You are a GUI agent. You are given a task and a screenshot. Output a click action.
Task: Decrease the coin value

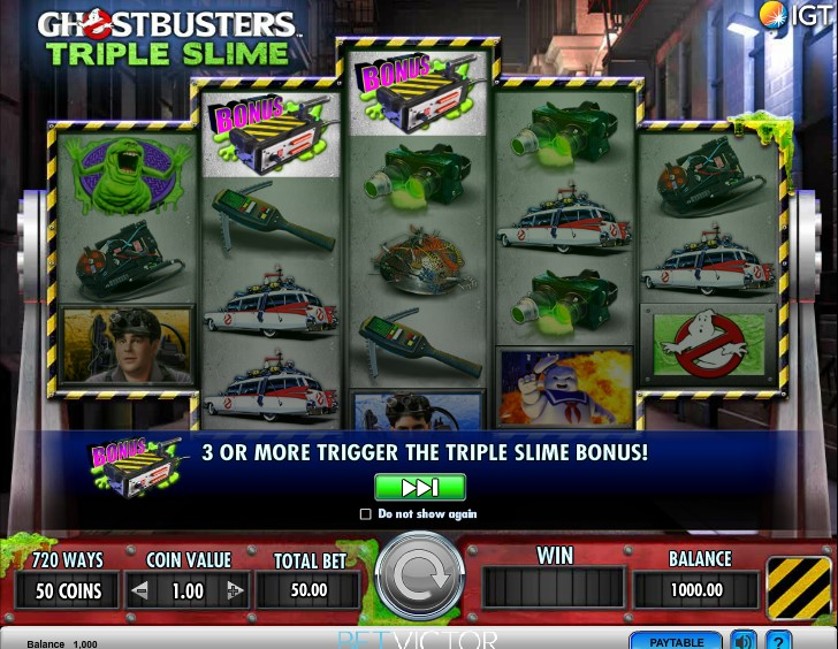141,591
